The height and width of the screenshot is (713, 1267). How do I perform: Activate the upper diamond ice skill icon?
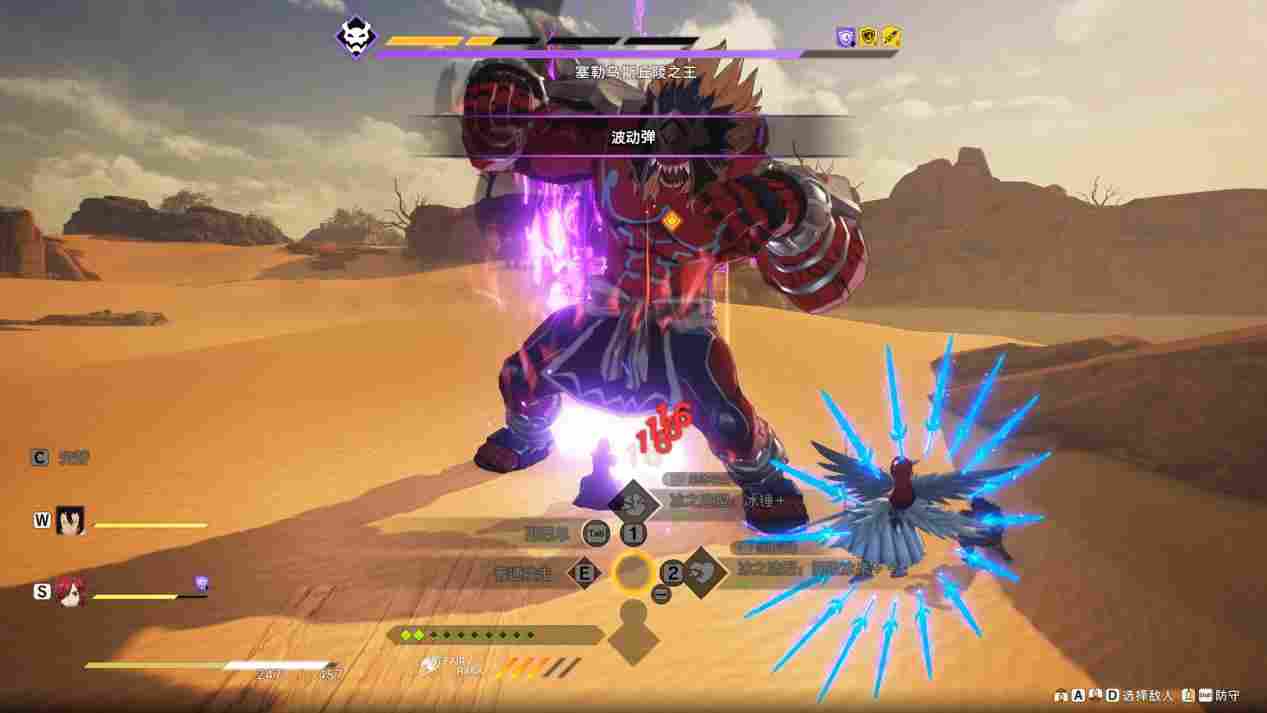[633, 502]
